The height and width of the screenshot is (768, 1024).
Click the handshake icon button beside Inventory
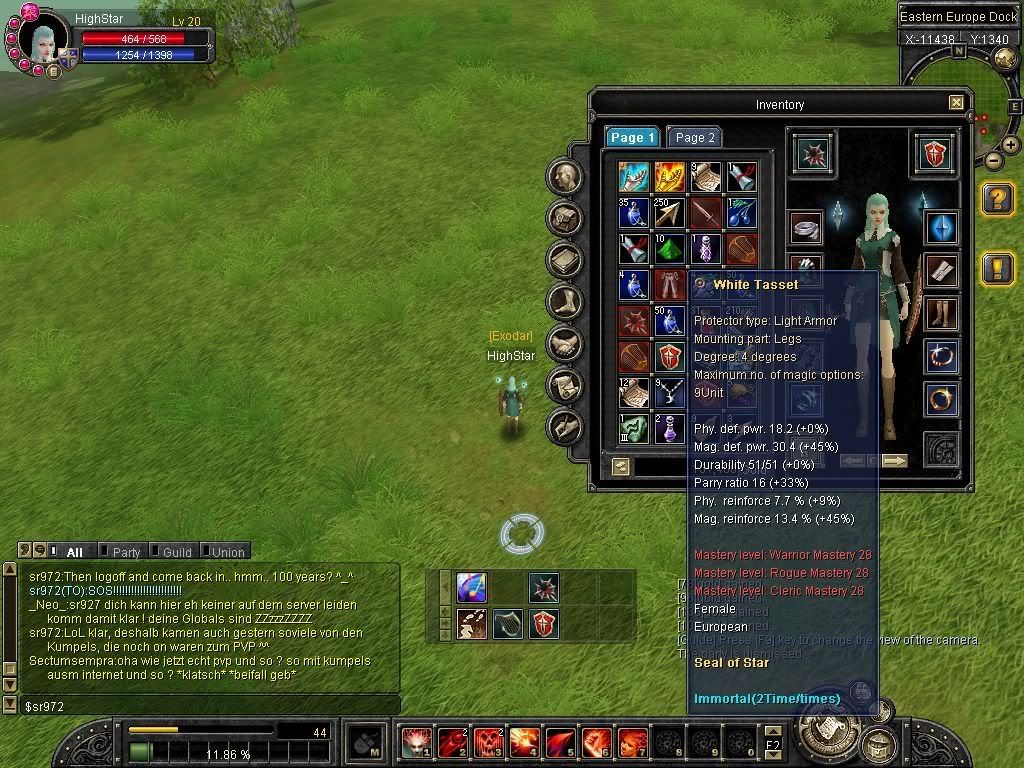pyautogui.click(x=566, y=343)
